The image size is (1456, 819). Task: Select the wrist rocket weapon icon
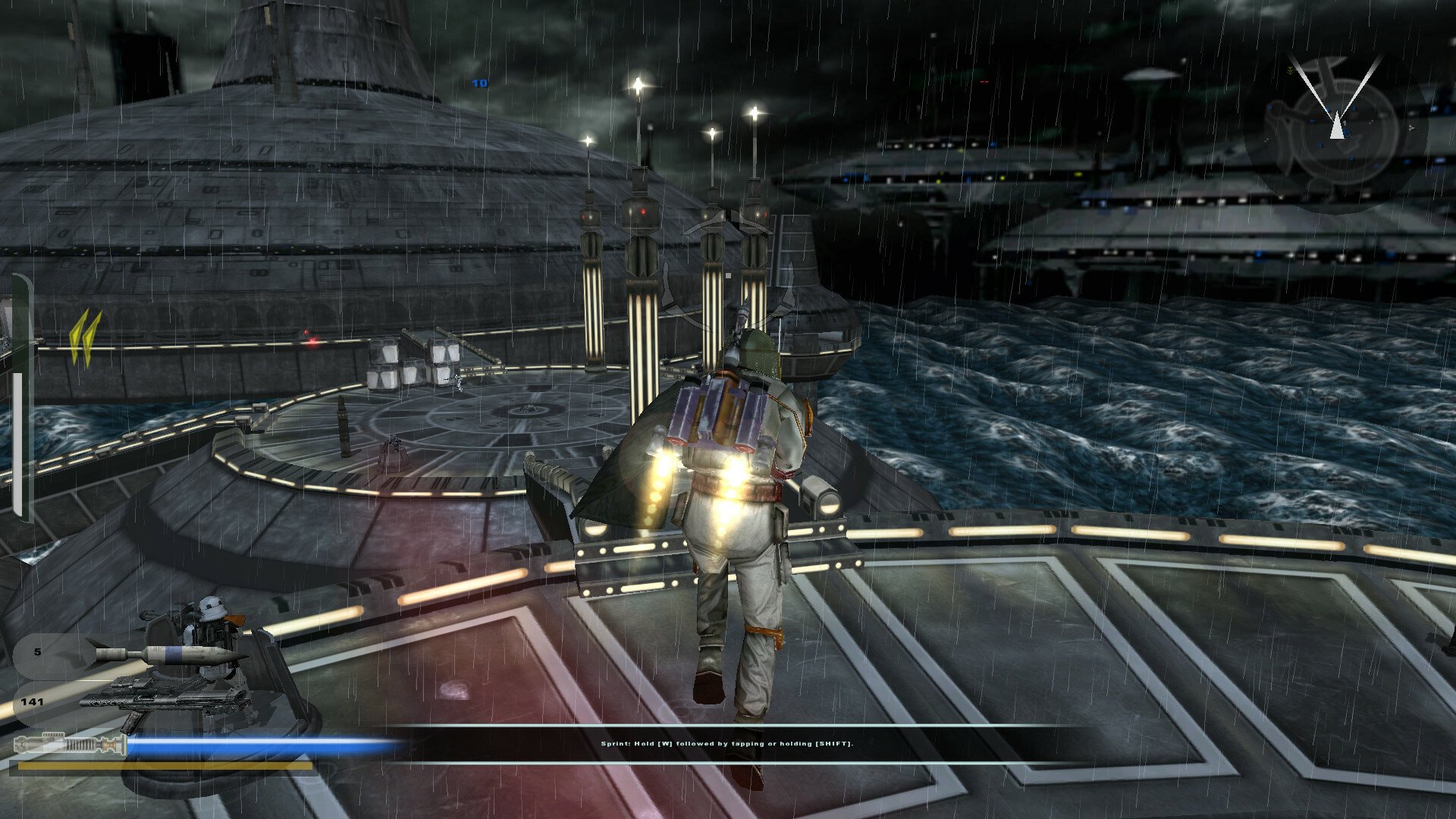pos(168,654)
